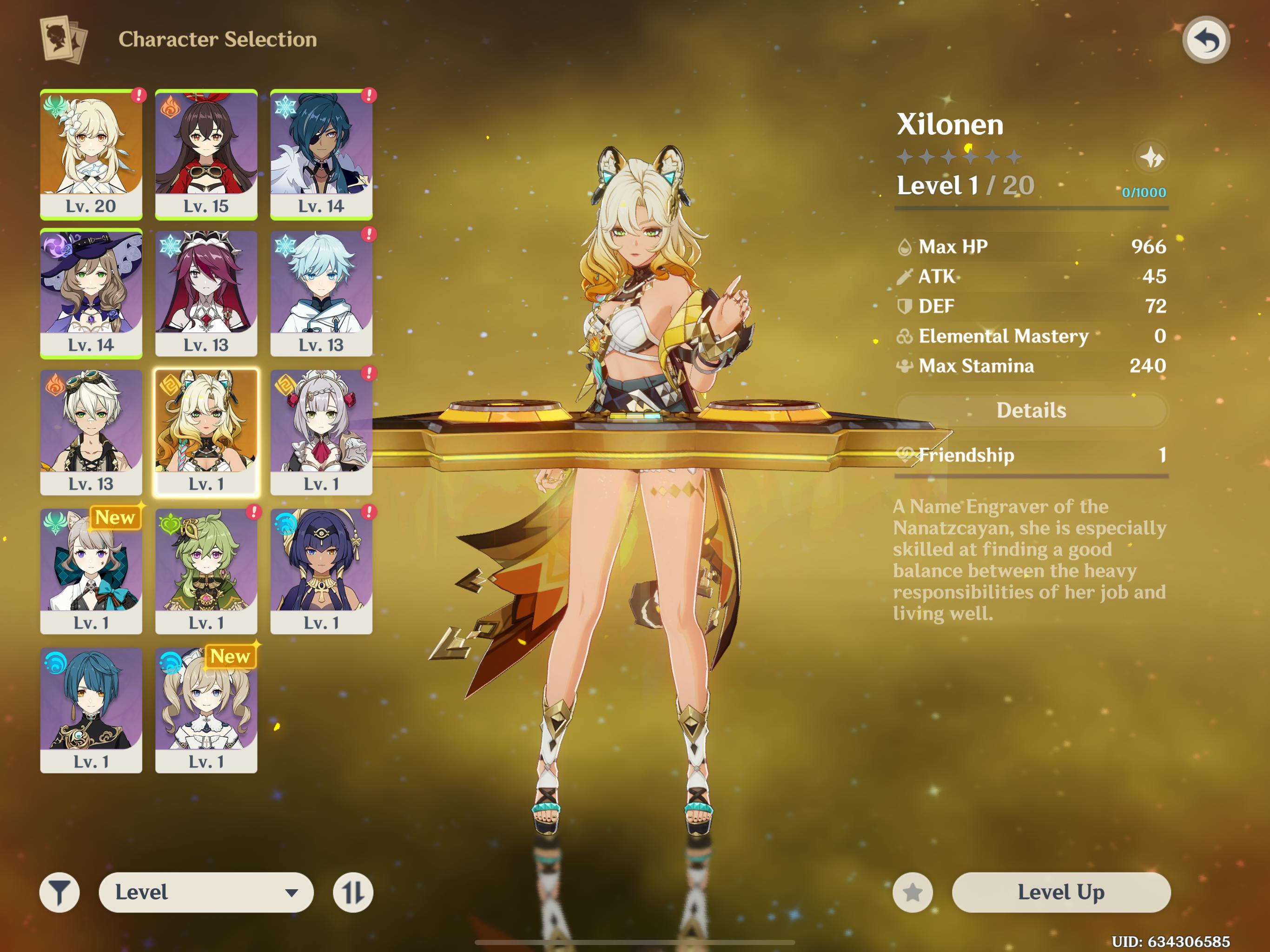Click the back arrow button
The height and width of the screenshot is (952, 1270).
point(1205,40)
